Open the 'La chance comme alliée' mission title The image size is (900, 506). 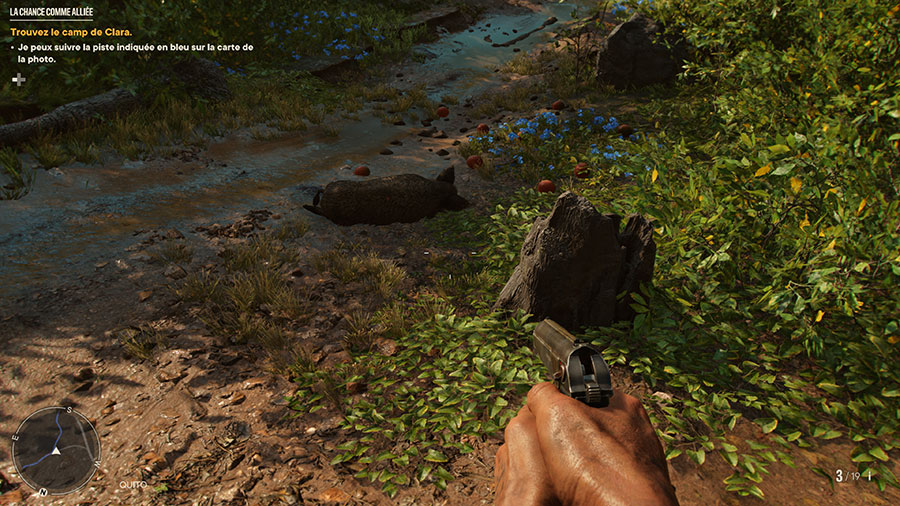point(51,13)
